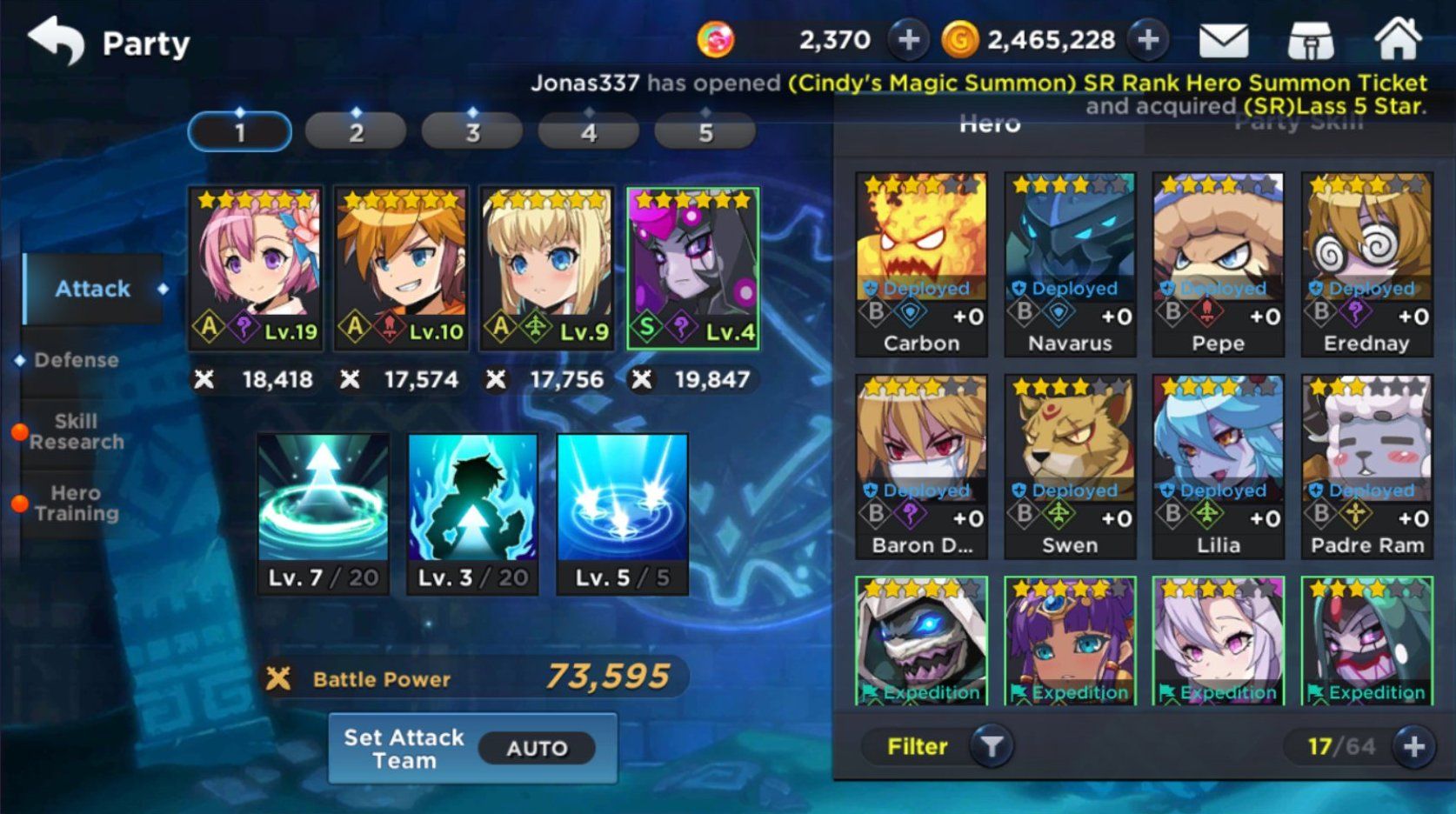Open Hero Training section
This screenshot has height=814, width=1456.
(77, 504)
